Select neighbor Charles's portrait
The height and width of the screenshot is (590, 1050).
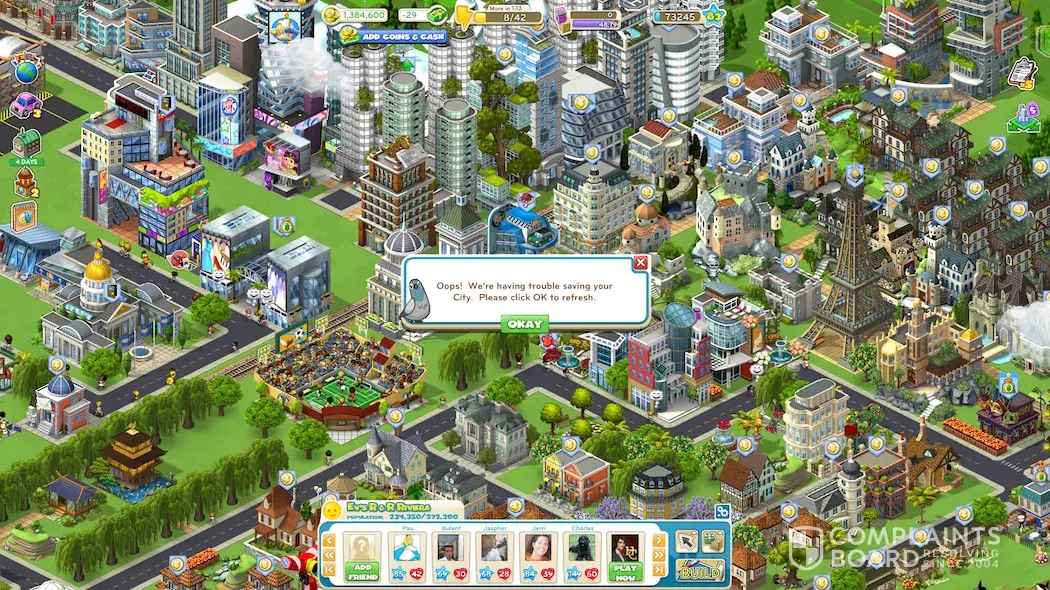click(580, 550)
